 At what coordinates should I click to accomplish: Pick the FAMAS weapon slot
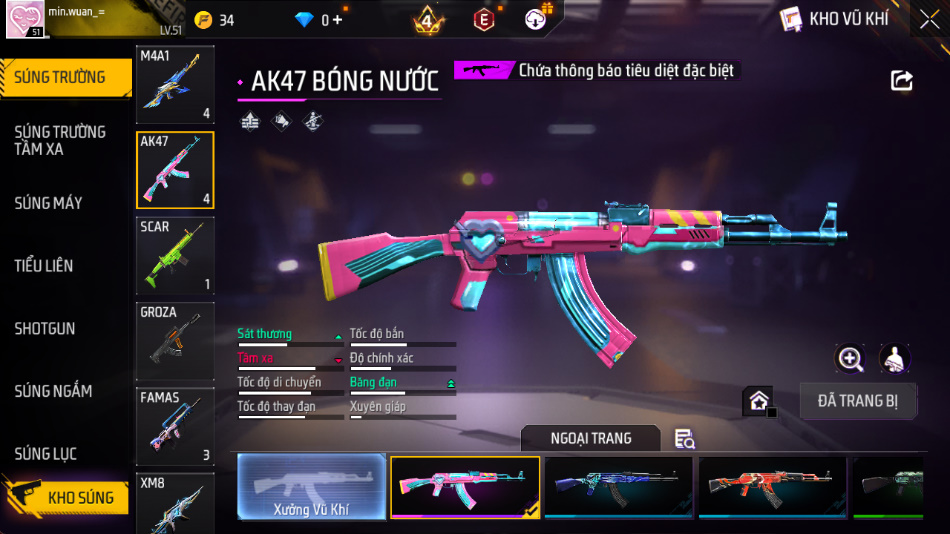[175, 426]
